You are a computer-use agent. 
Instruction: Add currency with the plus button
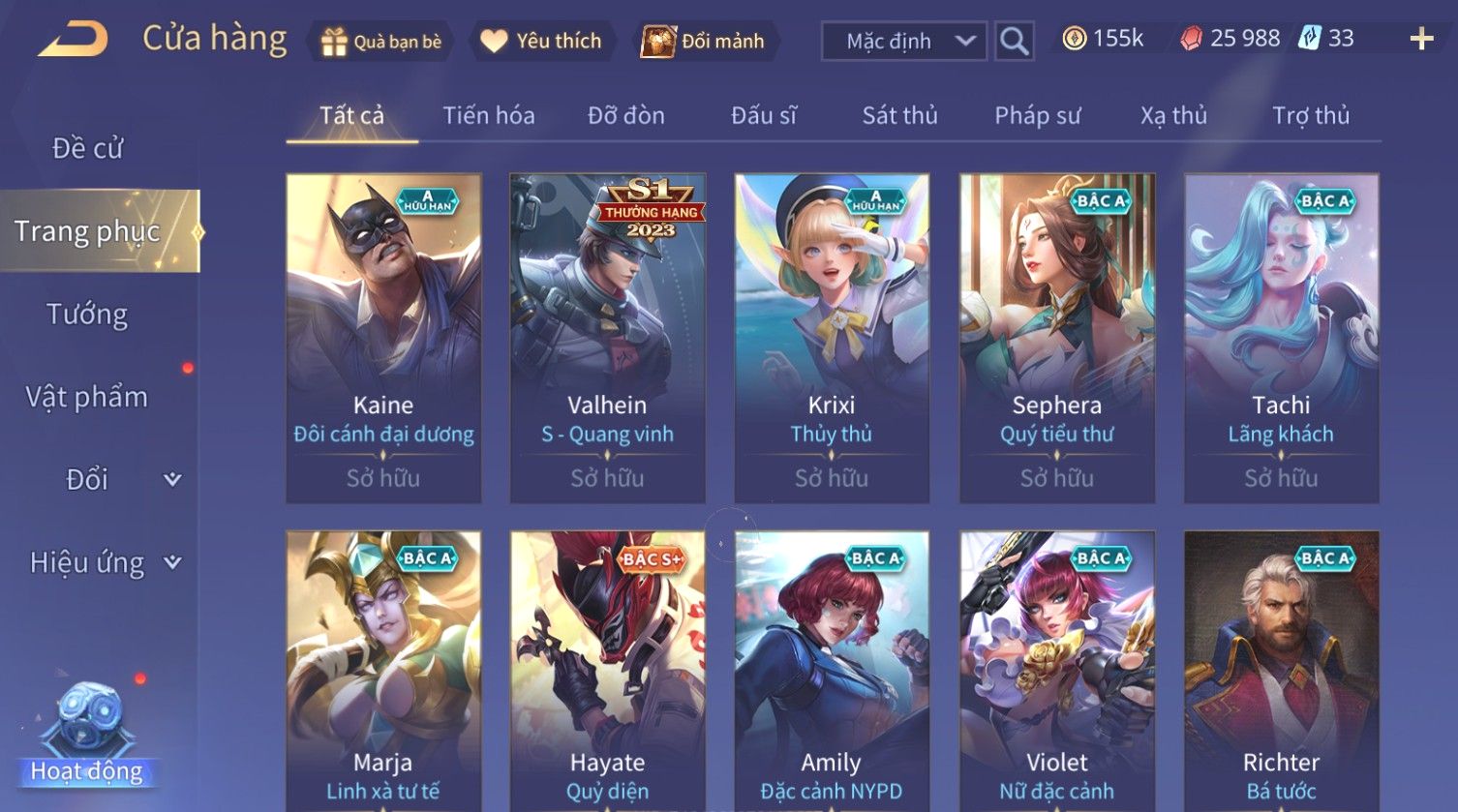point(1420,40)
